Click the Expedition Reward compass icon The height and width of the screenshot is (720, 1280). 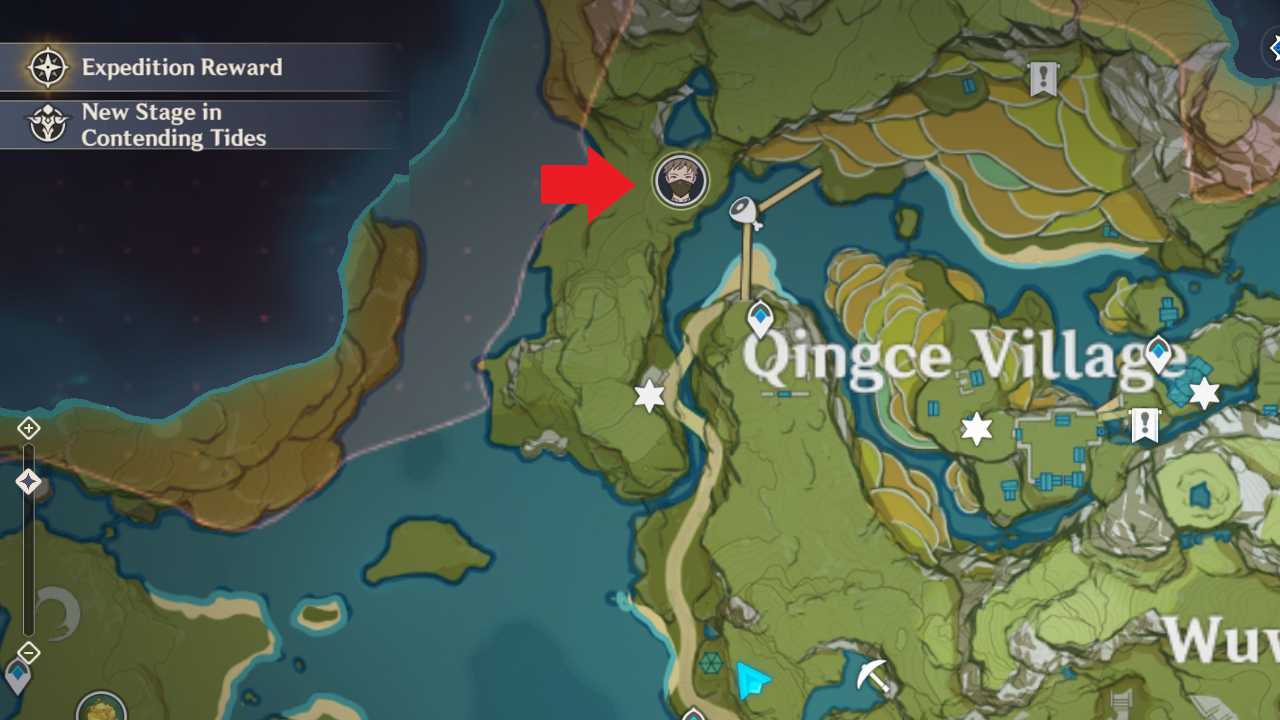46,66
